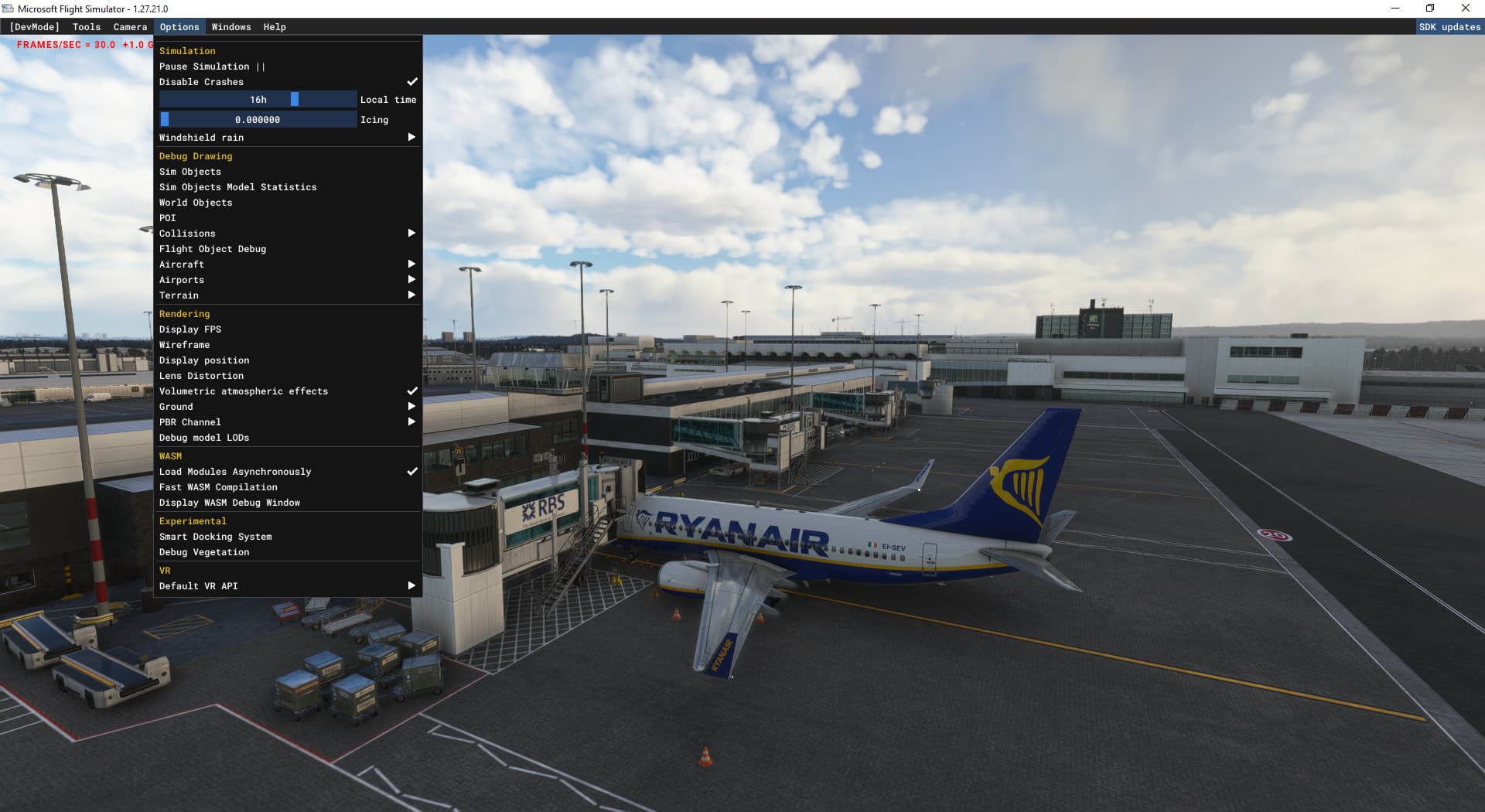Uncheck Load Modules Asynchronously
Viewport: 1485px width, 812px height.
tap(234, 471)
